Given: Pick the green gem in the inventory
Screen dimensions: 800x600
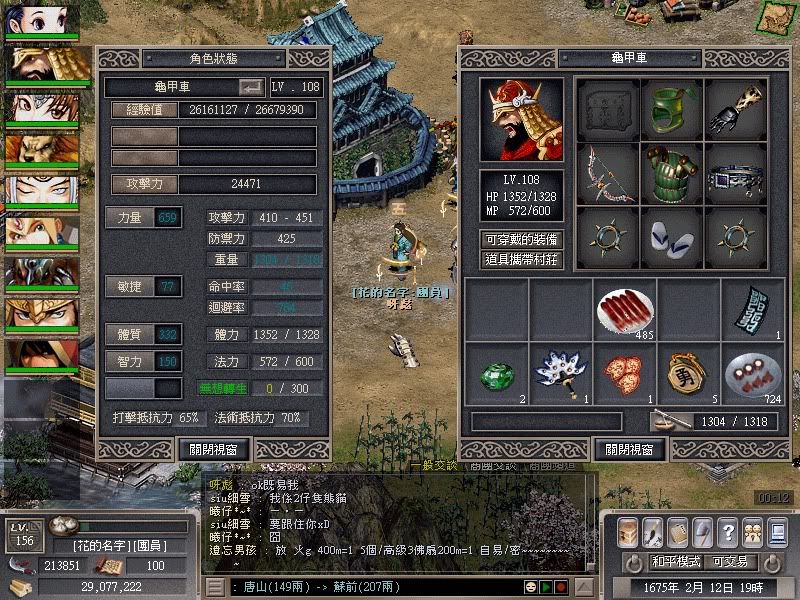Looking at the screenshot, I should point(496,373).
